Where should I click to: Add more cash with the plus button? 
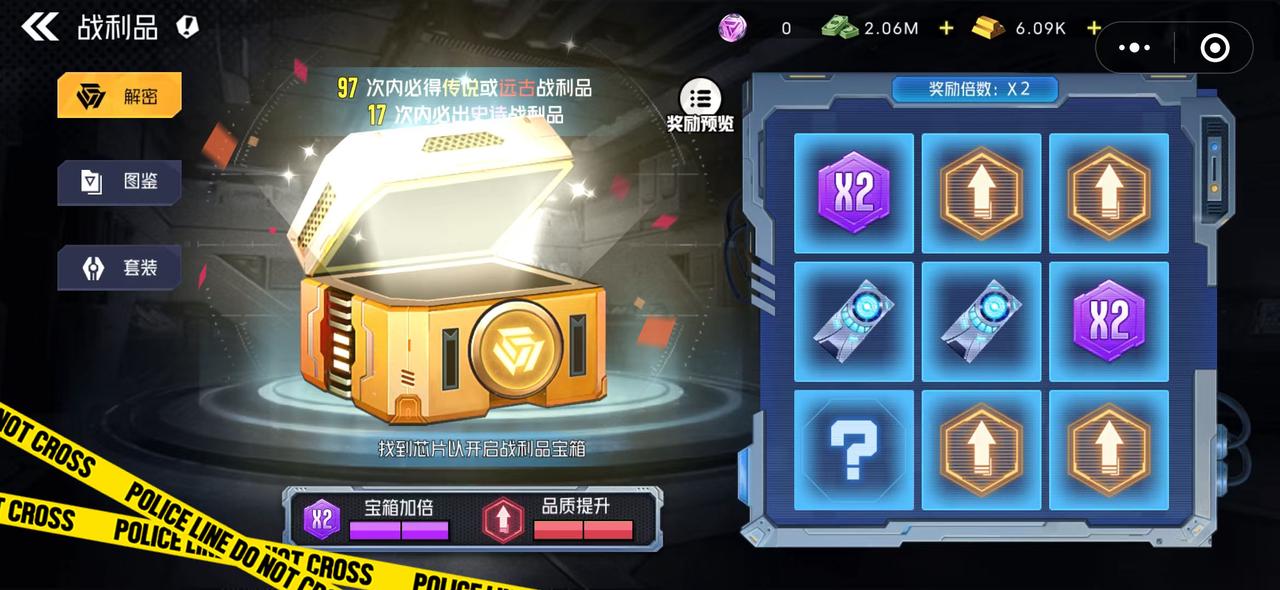click(946, 28)
